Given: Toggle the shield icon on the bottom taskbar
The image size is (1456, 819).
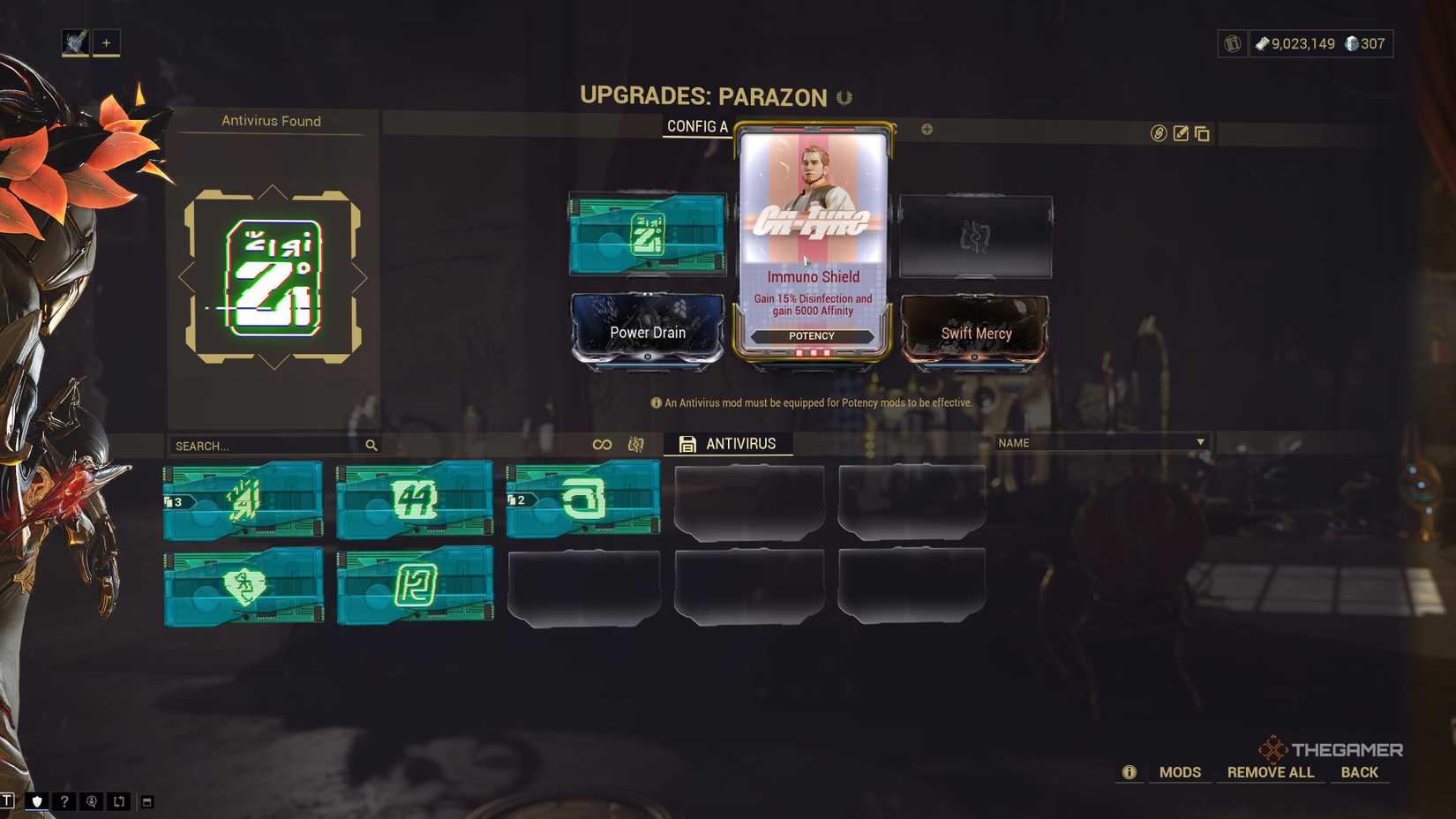Looking at the screenshot, I should pos(36,801).
